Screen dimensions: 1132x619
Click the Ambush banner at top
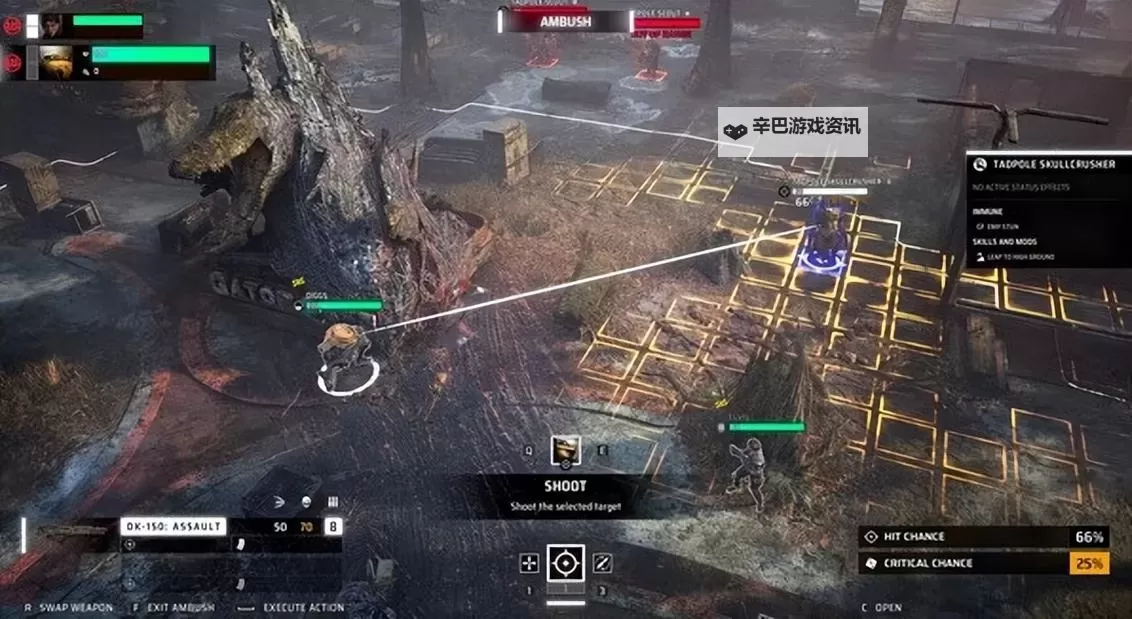pos(566,20)
